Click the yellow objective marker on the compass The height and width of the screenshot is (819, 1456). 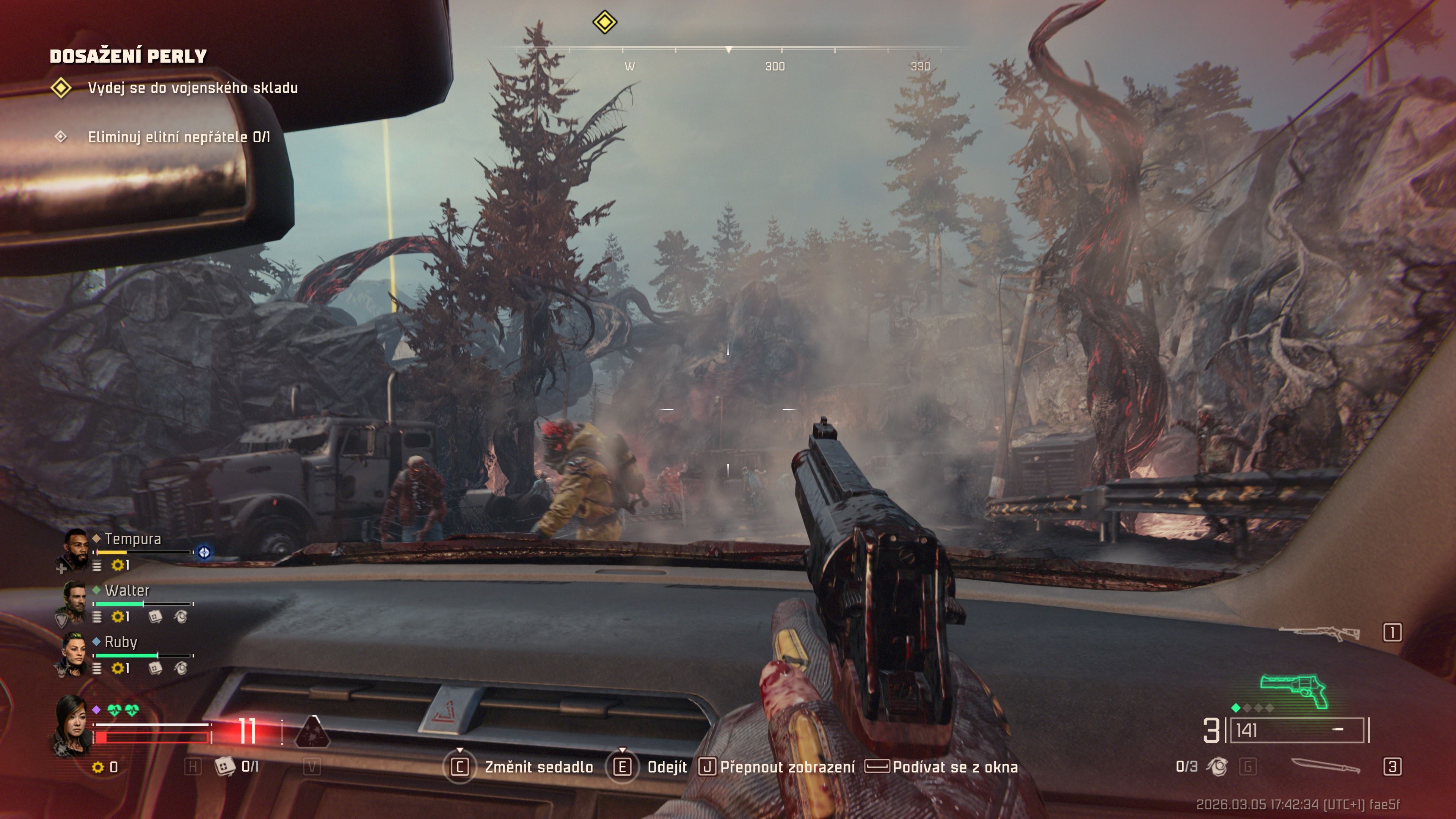604,23
